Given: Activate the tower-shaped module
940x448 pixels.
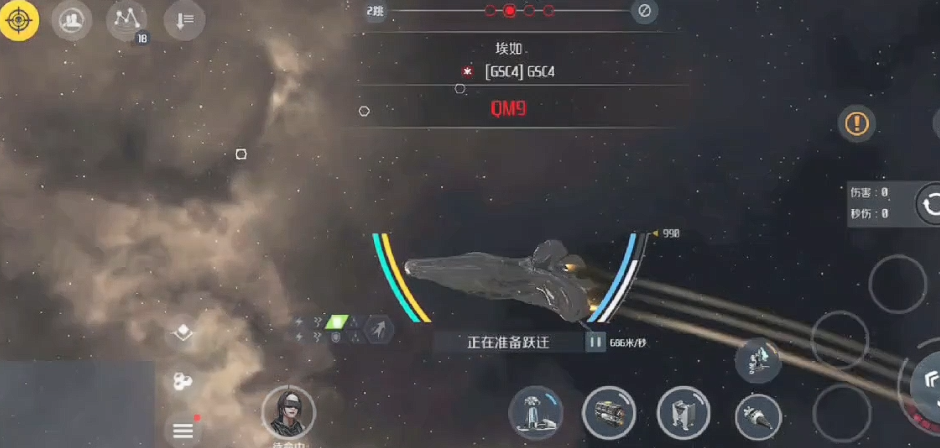Looking at the screenshot, I should (535, 413).
